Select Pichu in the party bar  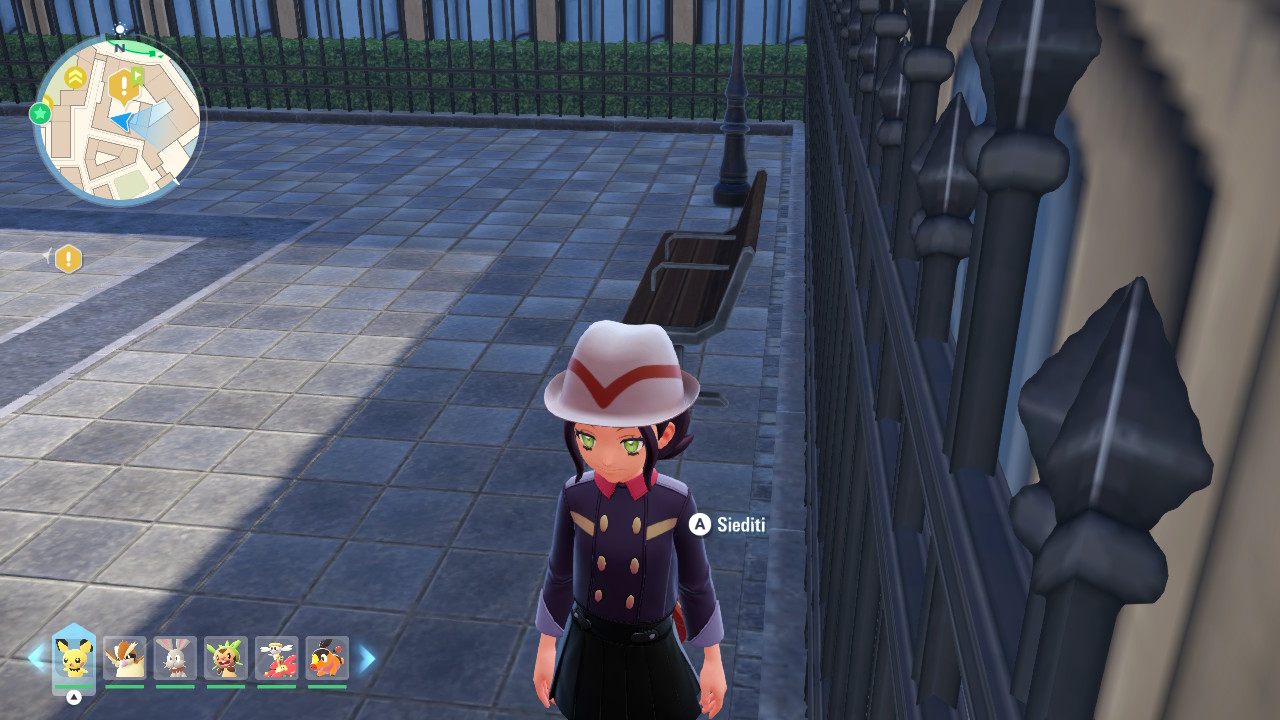(74, 658)
